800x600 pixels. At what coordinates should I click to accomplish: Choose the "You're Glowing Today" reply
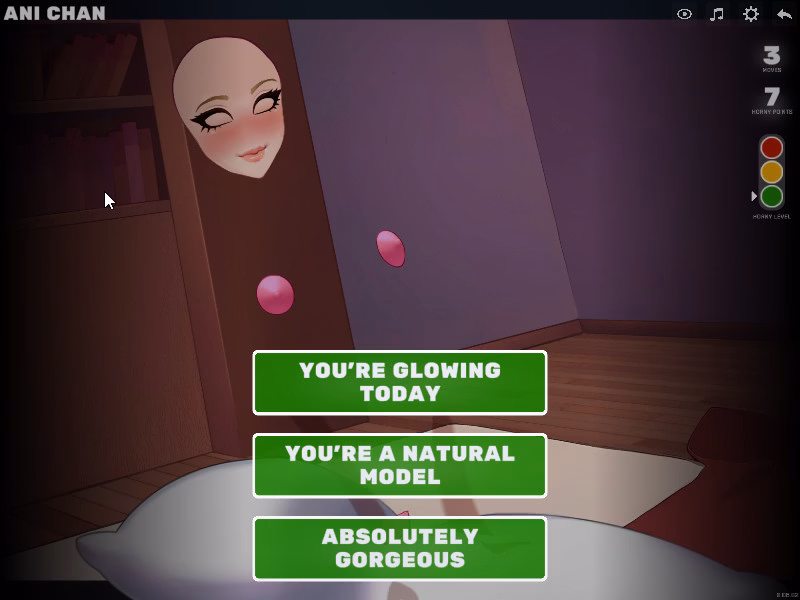[400, 382]
